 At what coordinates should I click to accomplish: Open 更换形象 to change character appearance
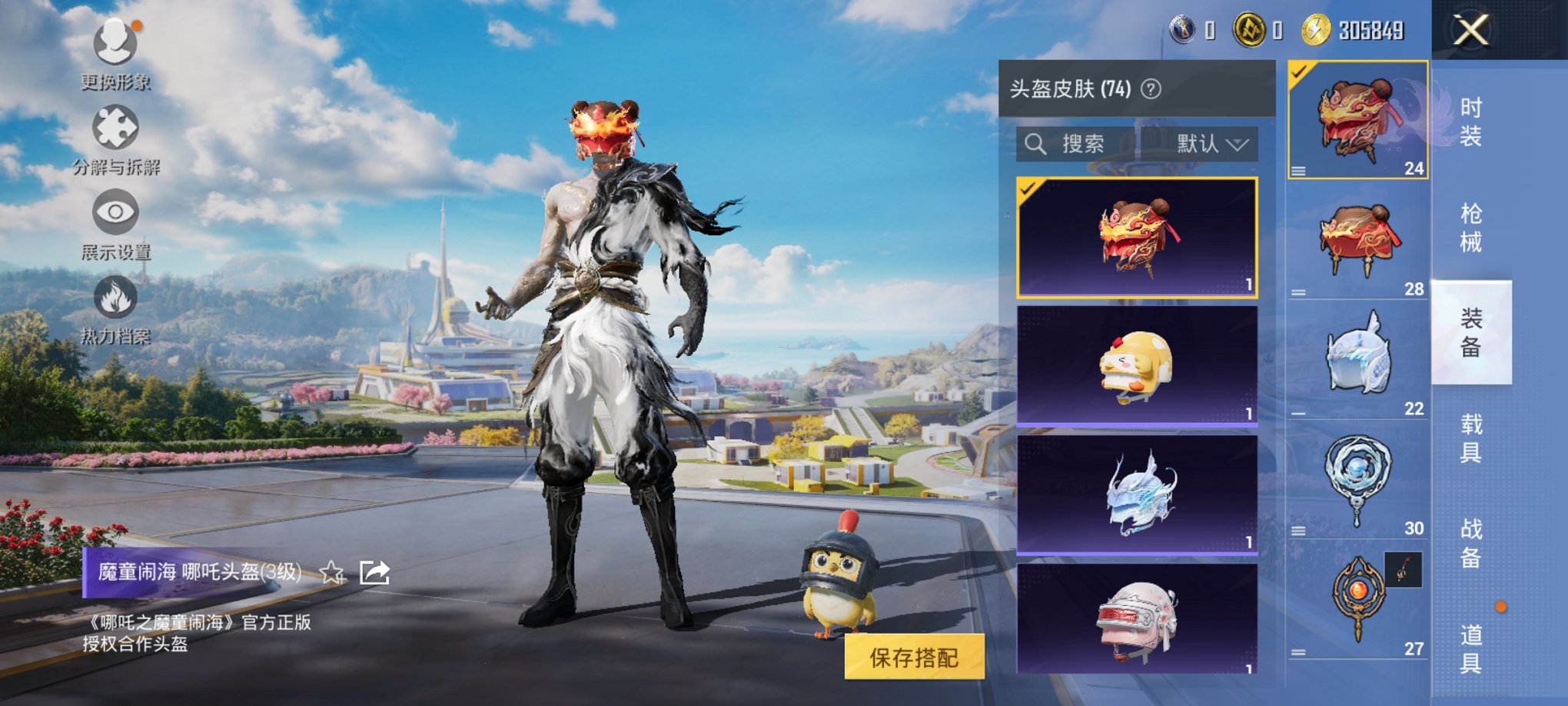tap(115, 54)
